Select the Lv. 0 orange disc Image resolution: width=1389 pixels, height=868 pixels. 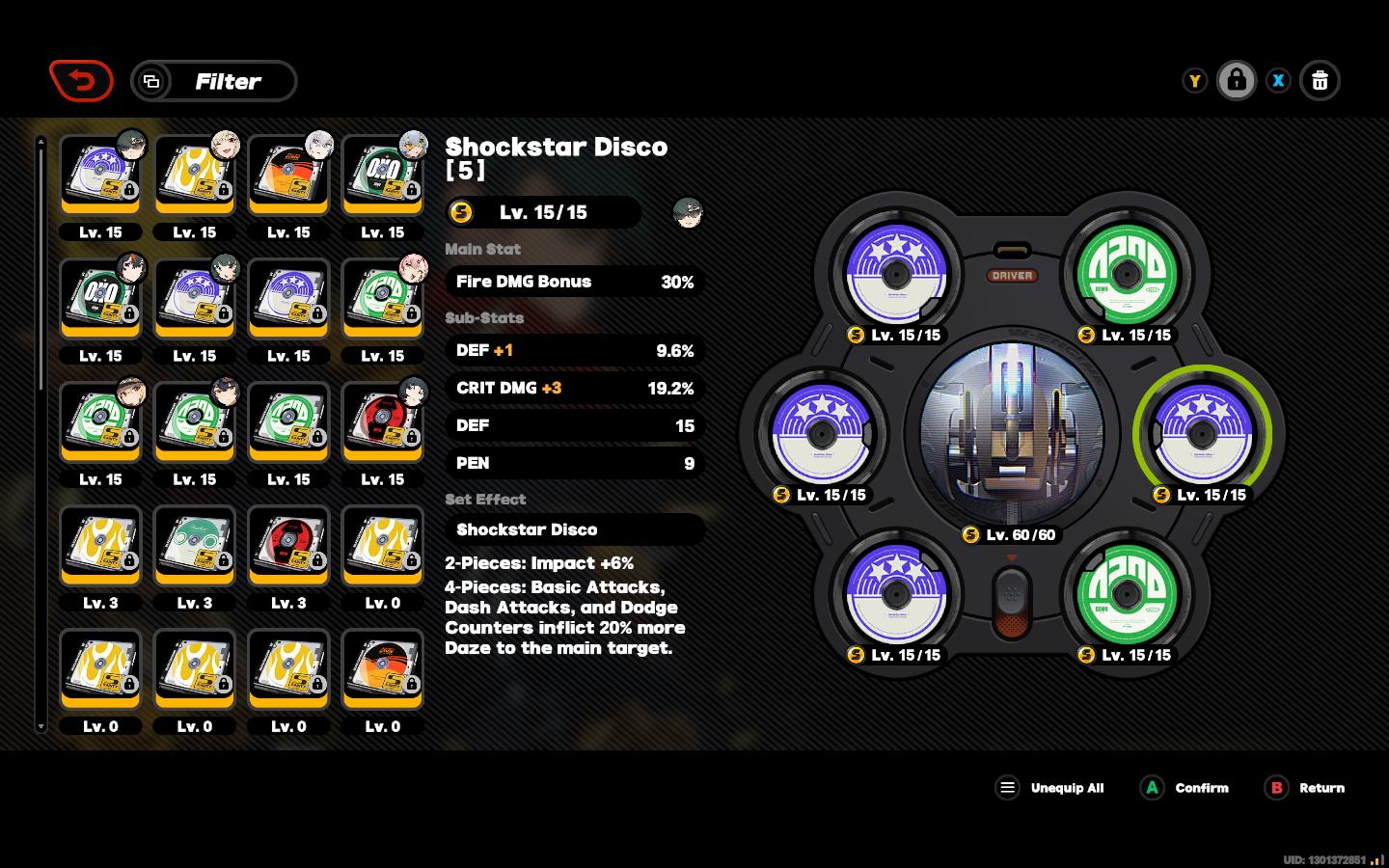(383, 669)
